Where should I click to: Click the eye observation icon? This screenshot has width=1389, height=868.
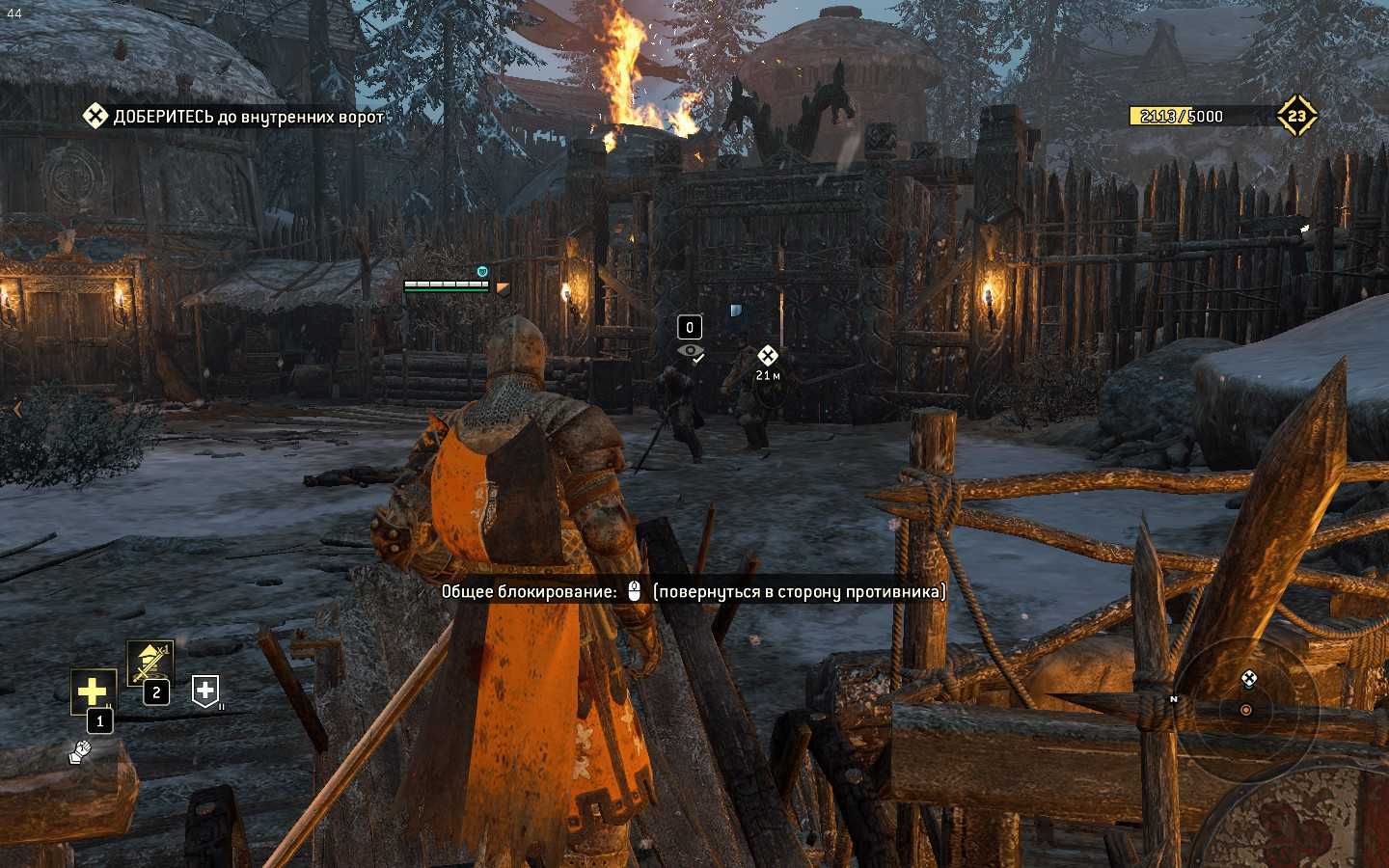point(690,352)
